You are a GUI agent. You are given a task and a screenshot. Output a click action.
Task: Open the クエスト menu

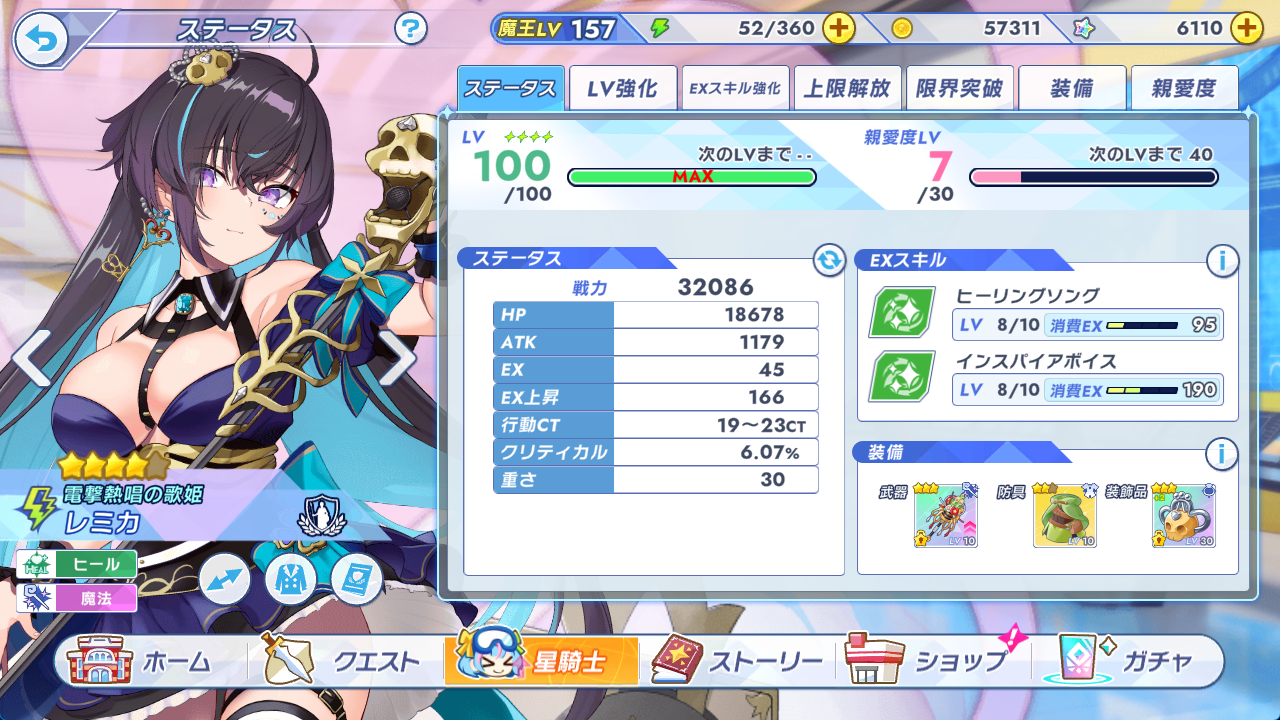click(x=342, y=661)
